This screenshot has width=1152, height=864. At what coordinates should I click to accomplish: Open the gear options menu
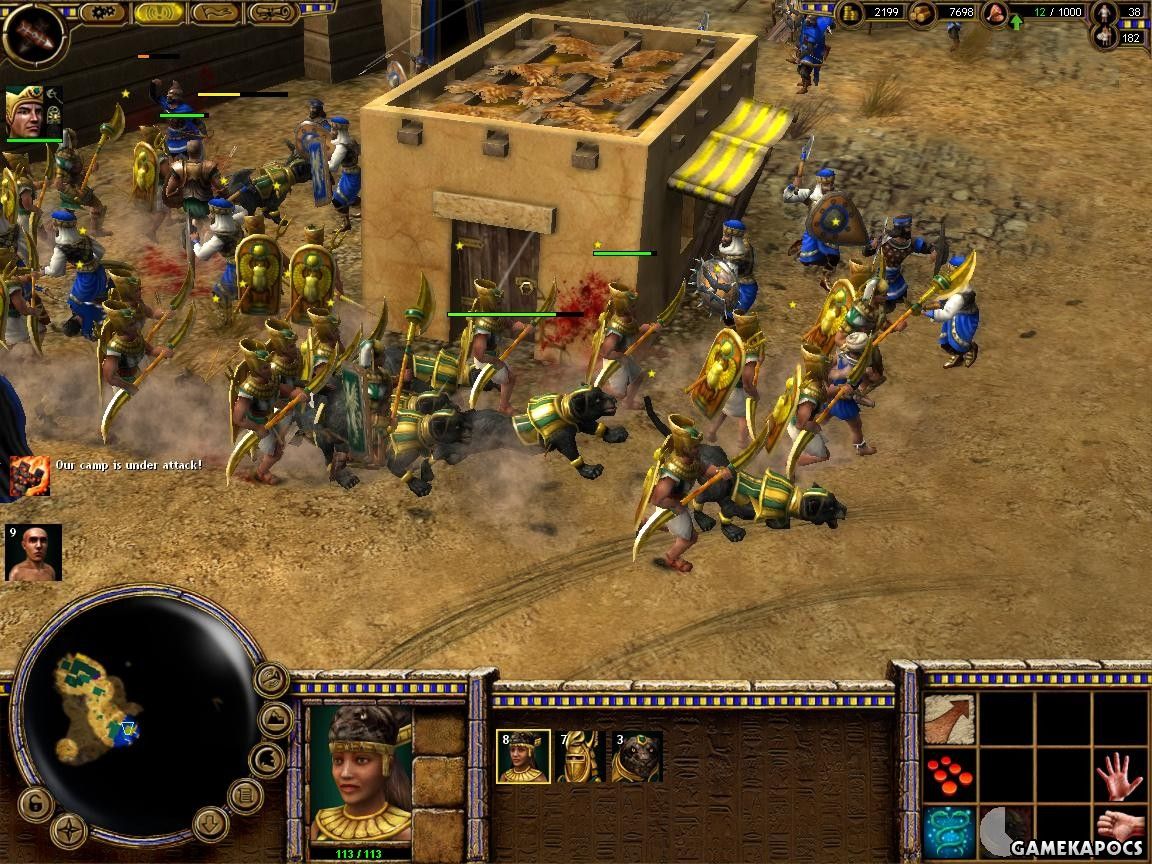(x=102, y=13)
